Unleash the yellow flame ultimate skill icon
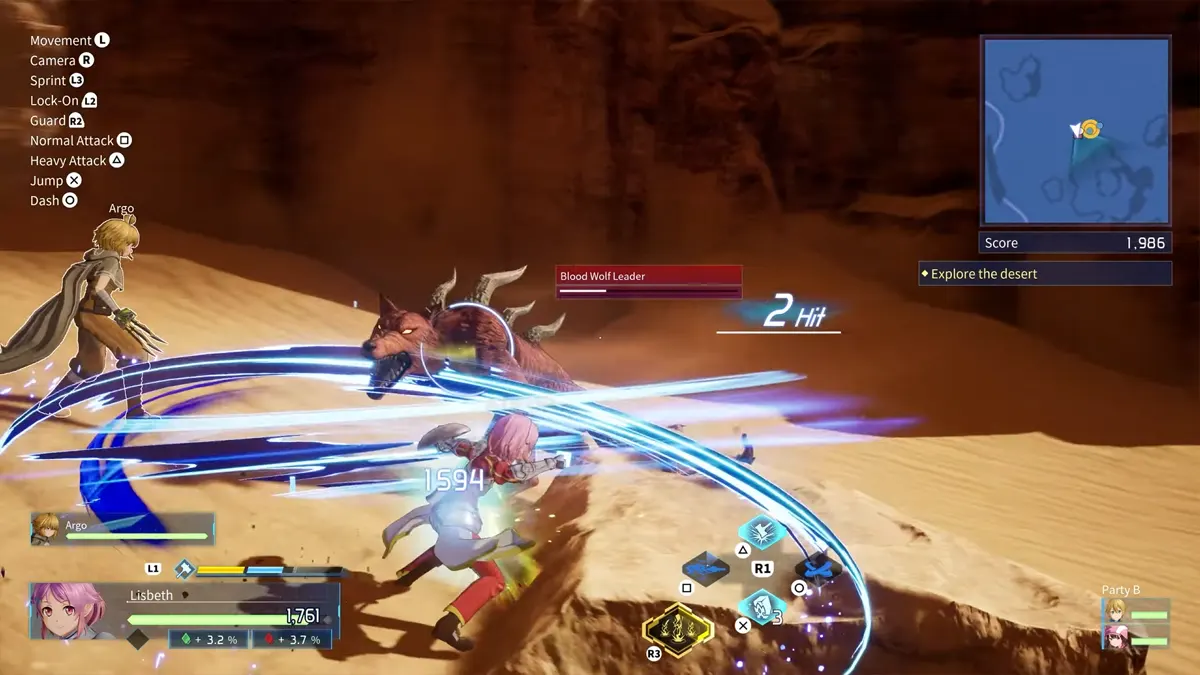This screenshot has width=1200, height=675. point(677,630)
